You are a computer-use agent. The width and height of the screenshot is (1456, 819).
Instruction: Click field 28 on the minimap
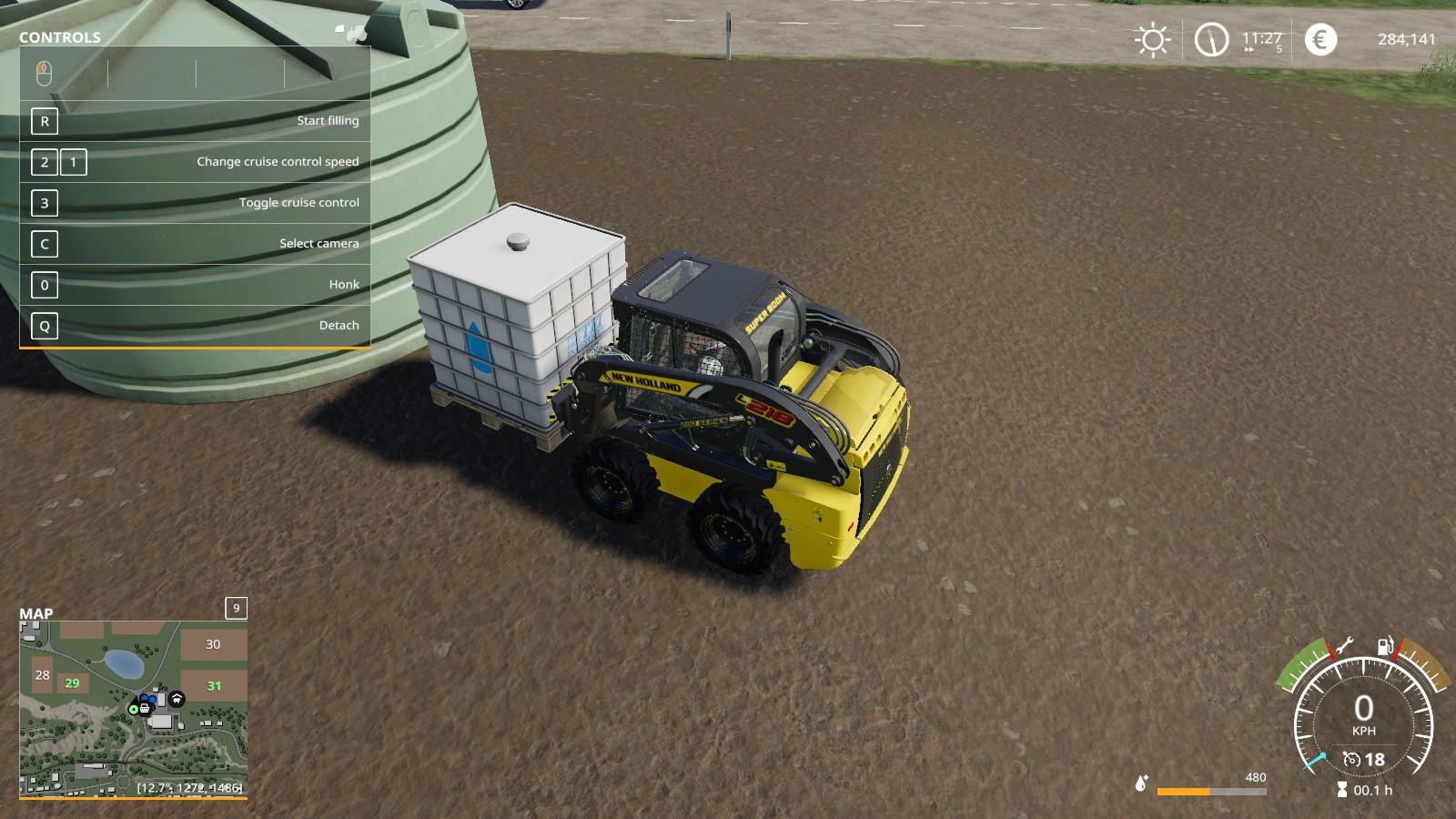coord(42,675)
